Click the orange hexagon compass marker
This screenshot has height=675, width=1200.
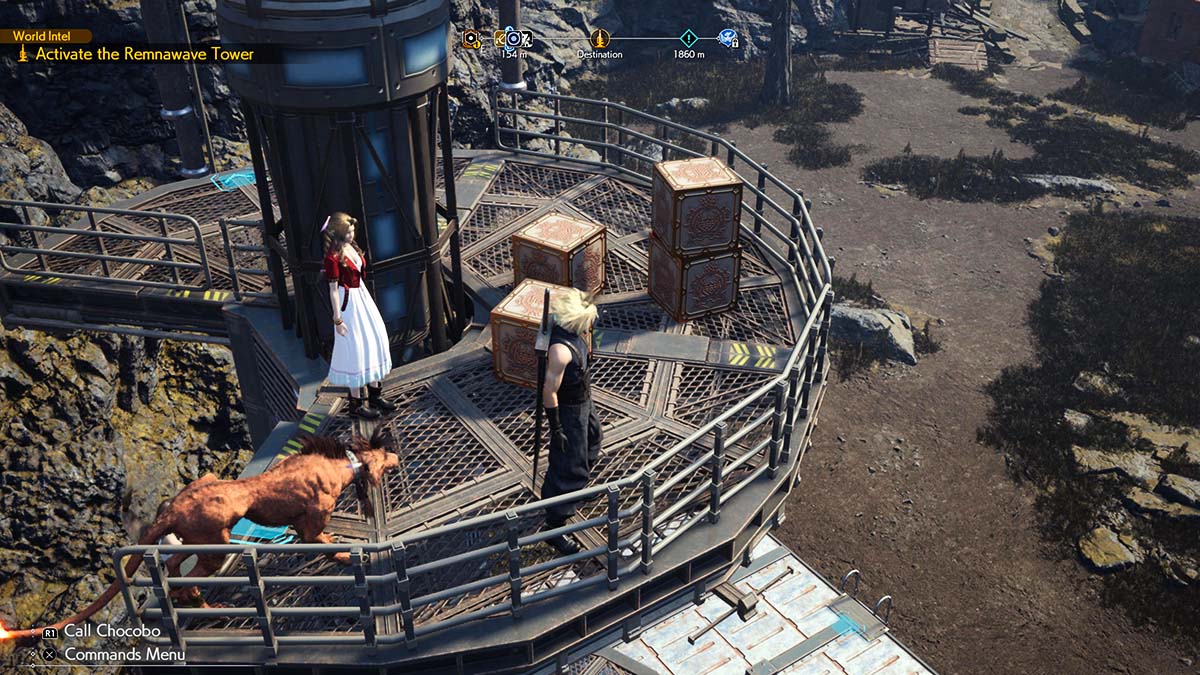472,39
